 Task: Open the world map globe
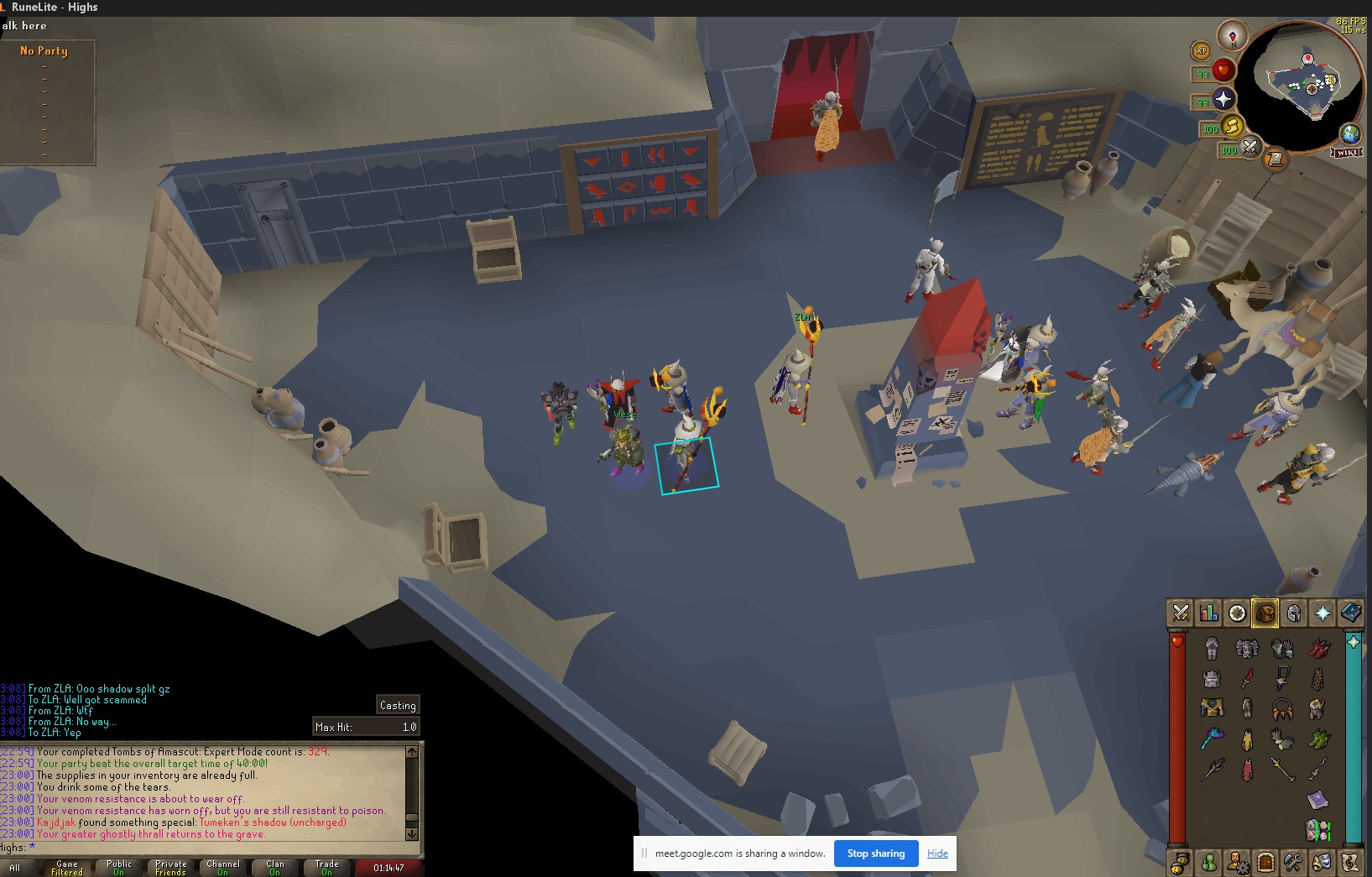click(x=1350, y=133)
